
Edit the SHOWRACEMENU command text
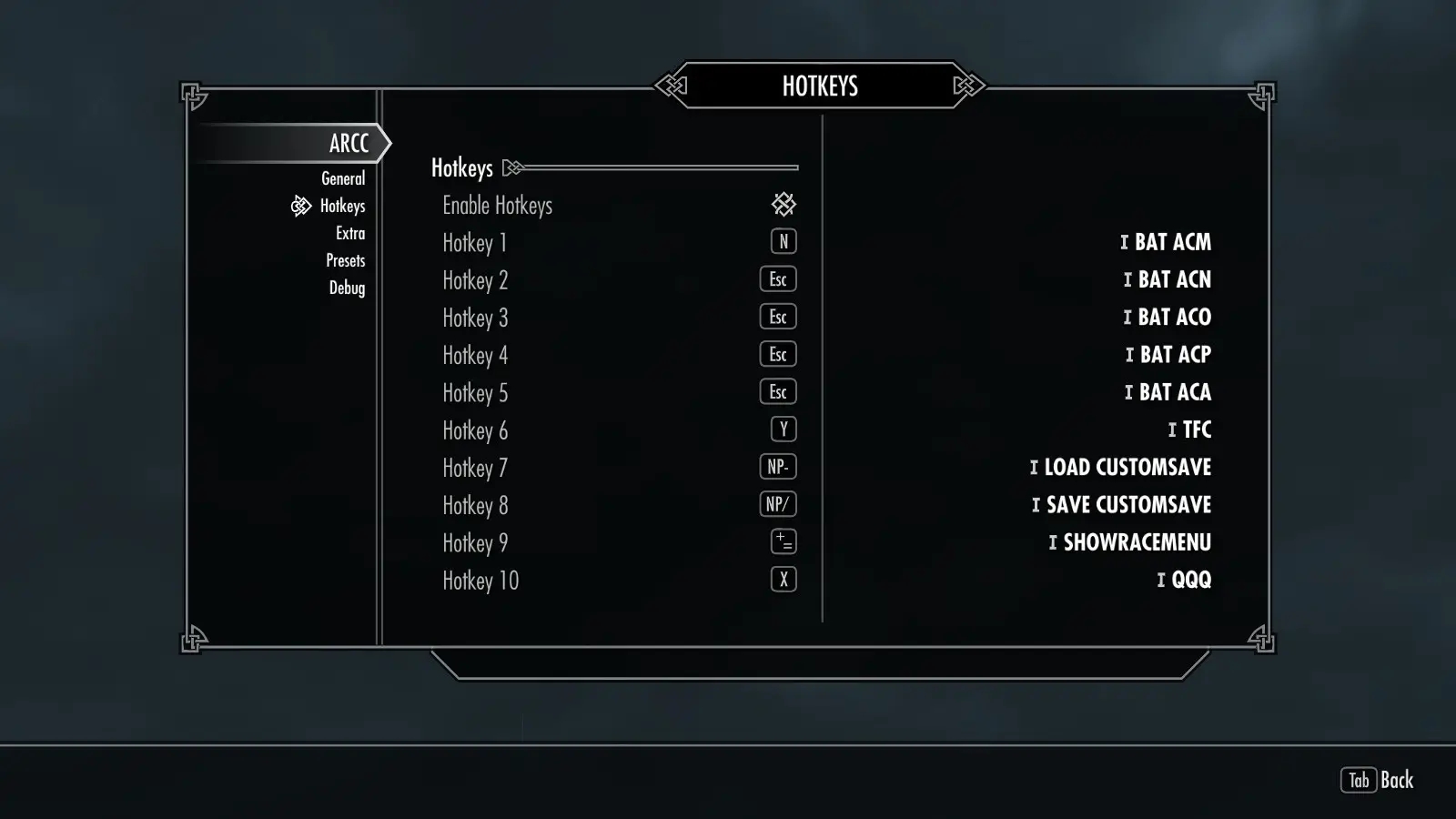click(1137, 542)
